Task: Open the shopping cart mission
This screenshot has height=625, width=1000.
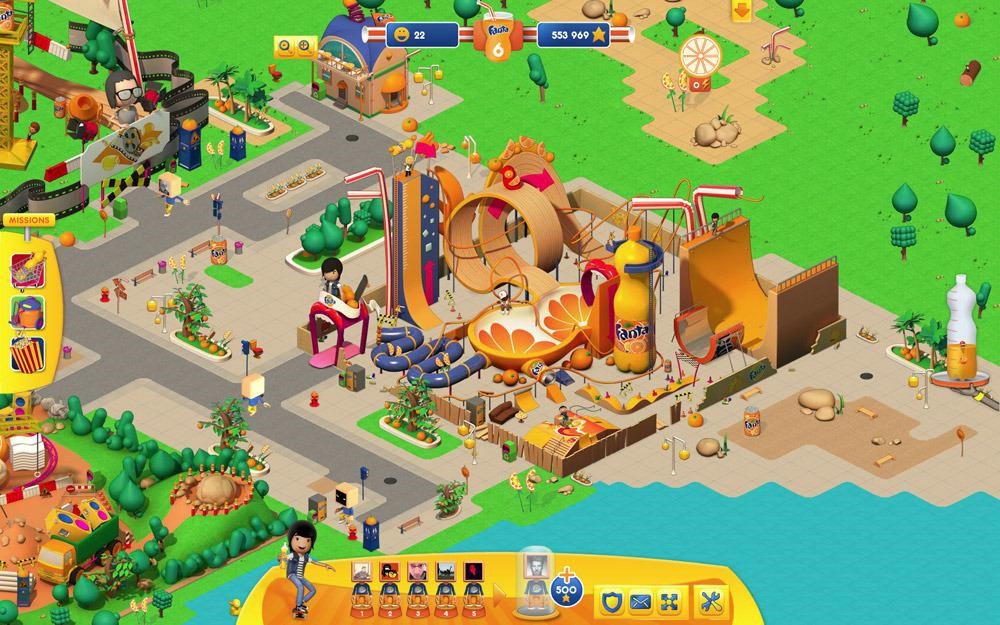Action: click(27, 268)
